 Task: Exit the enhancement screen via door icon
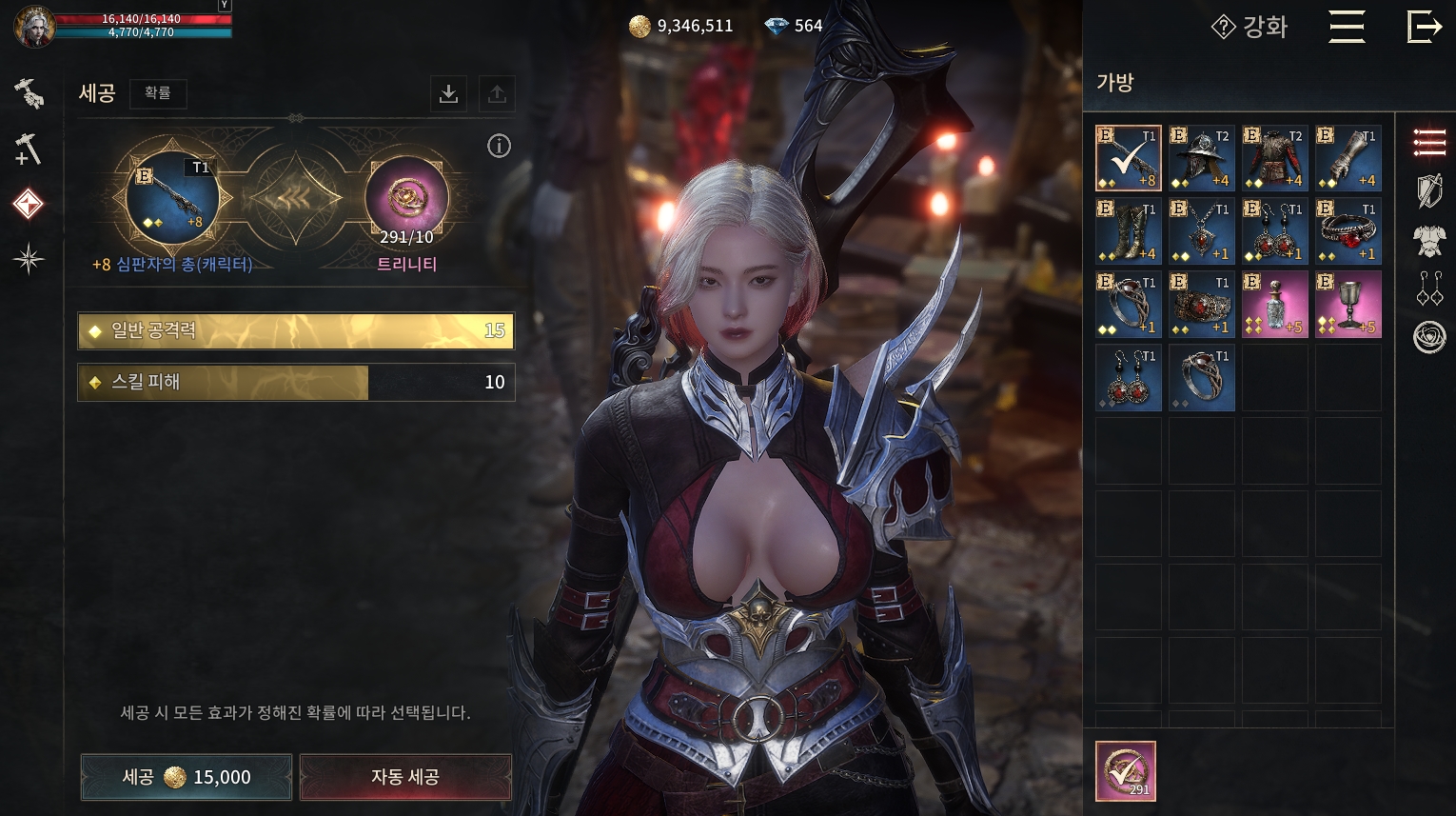(x=1424, y=27)
